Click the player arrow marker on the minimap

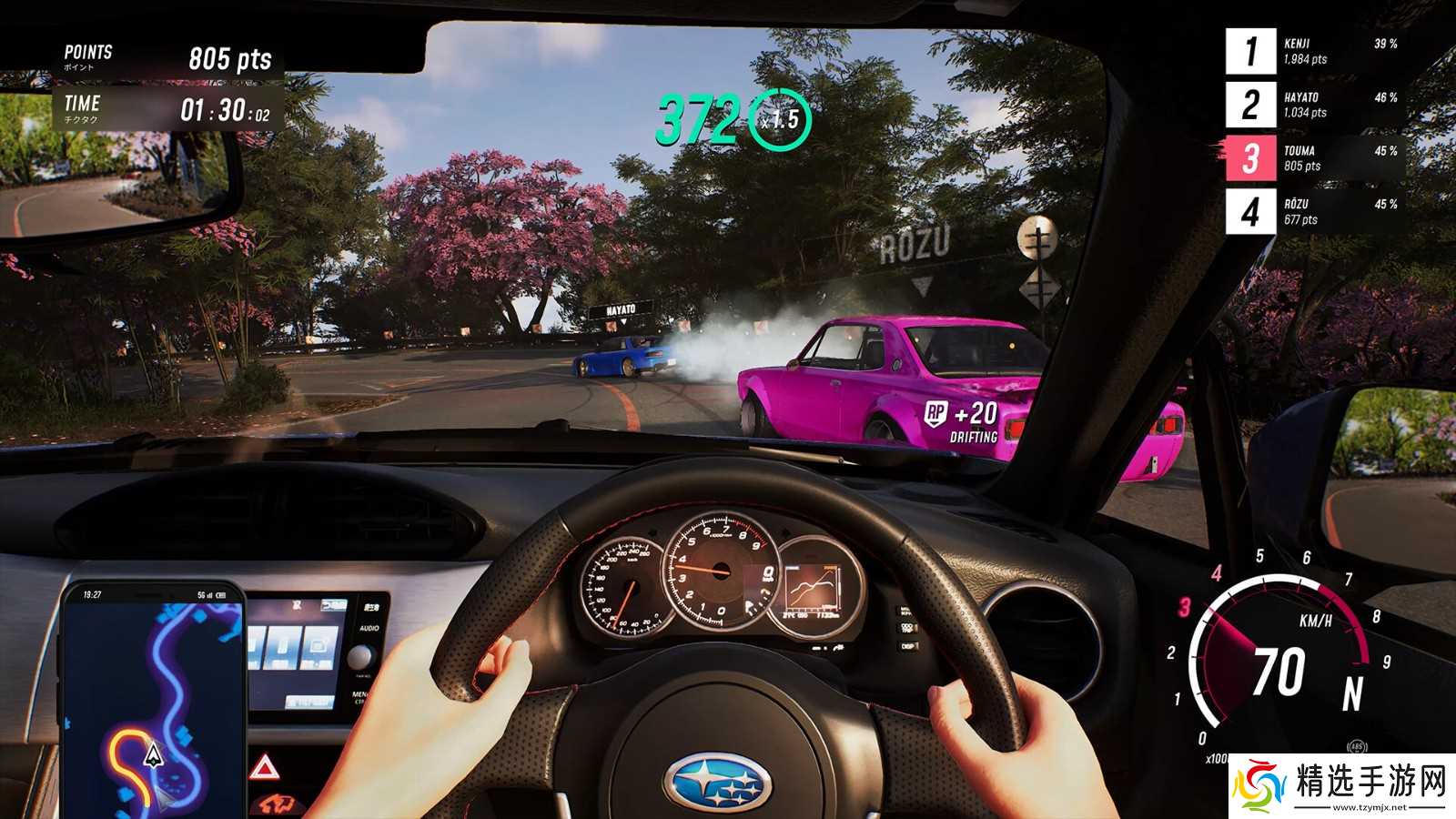pos(154,754)
